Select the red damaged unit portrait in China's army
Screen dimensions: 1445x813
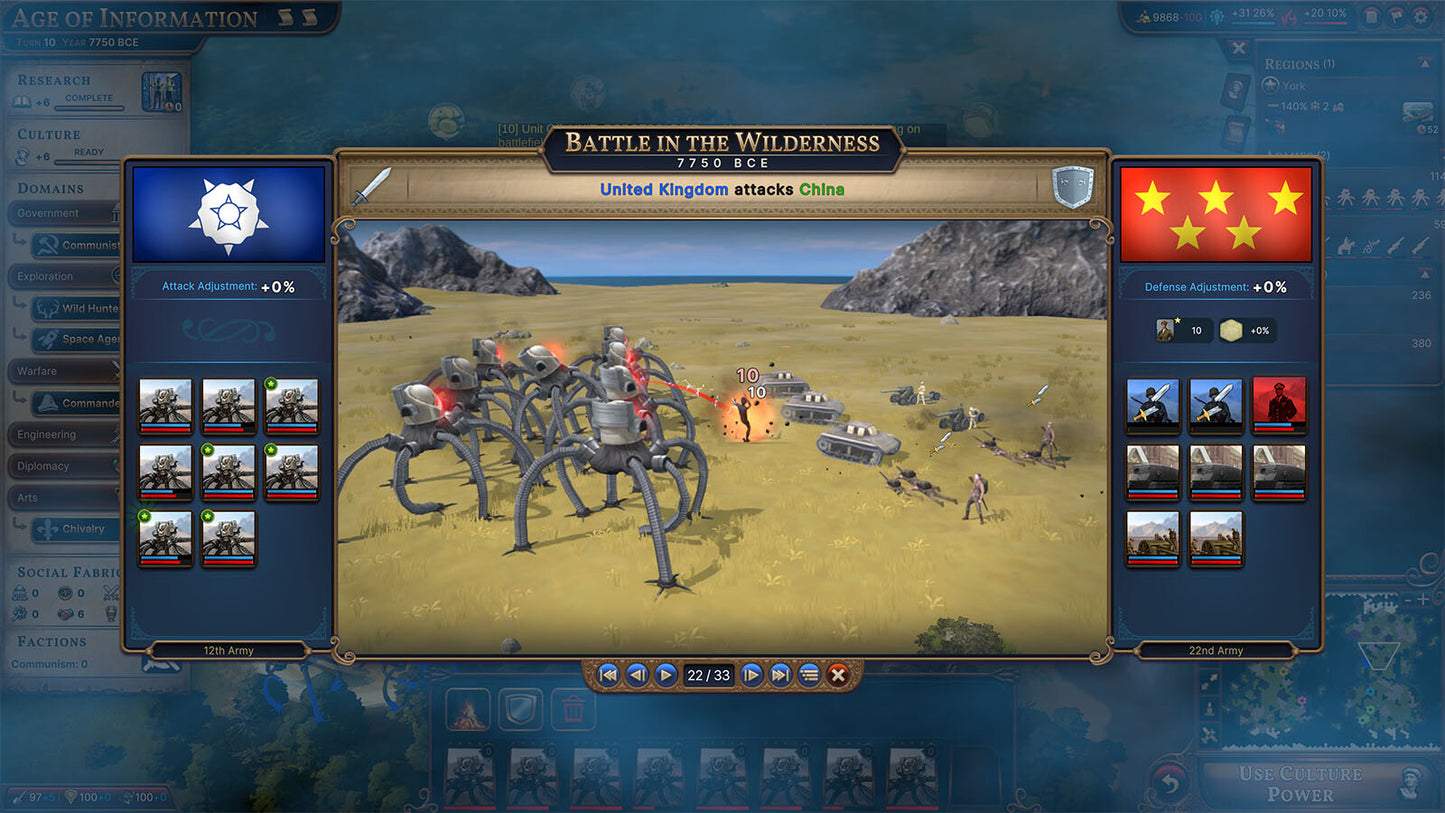(1278, 404)
